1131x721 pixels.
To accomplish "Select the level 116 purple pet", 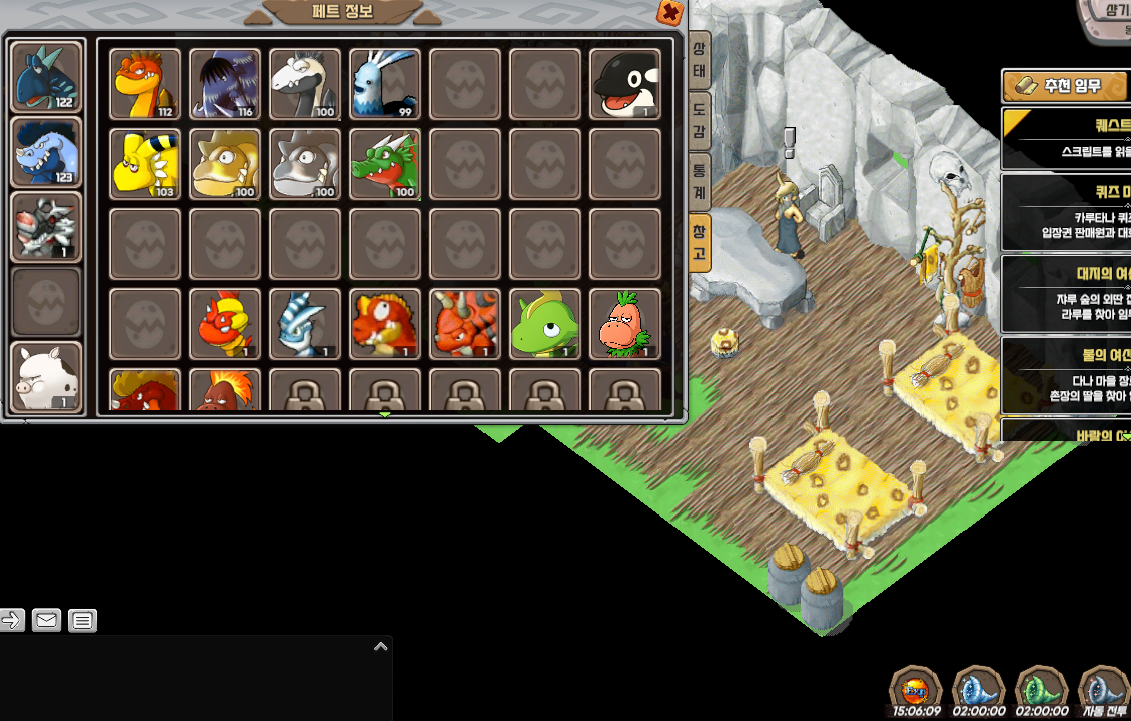I will 225,84.
